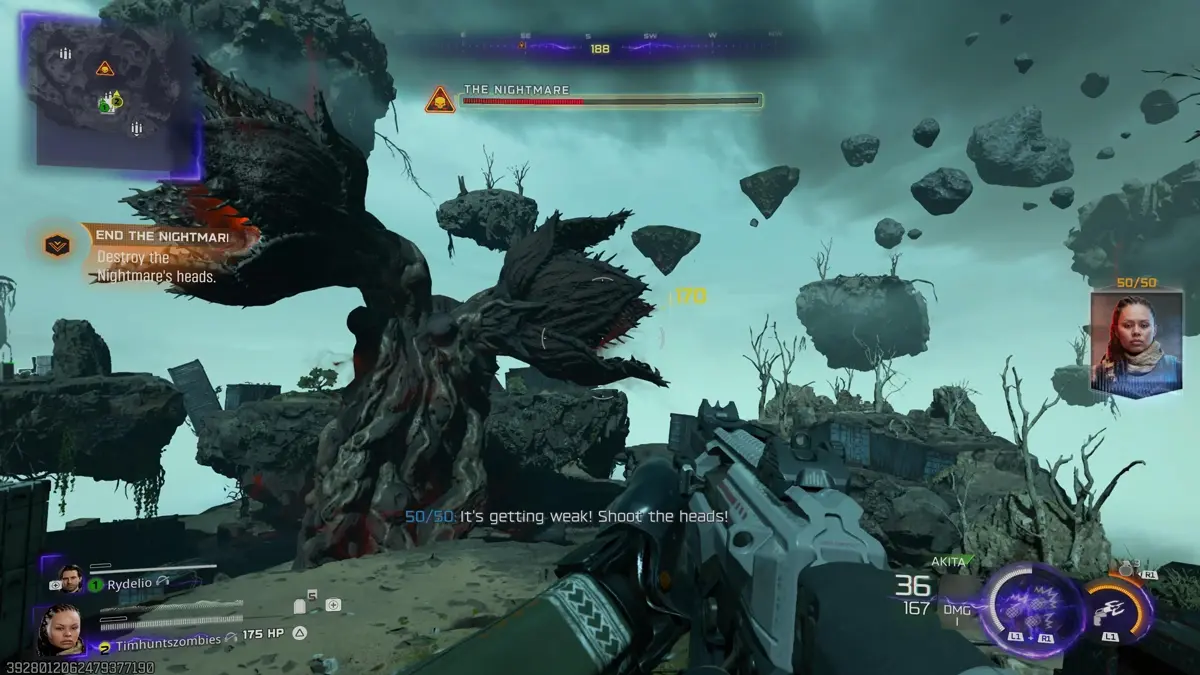Click the armor plate count icon
1200x675 pixels.
click(302, 605)
